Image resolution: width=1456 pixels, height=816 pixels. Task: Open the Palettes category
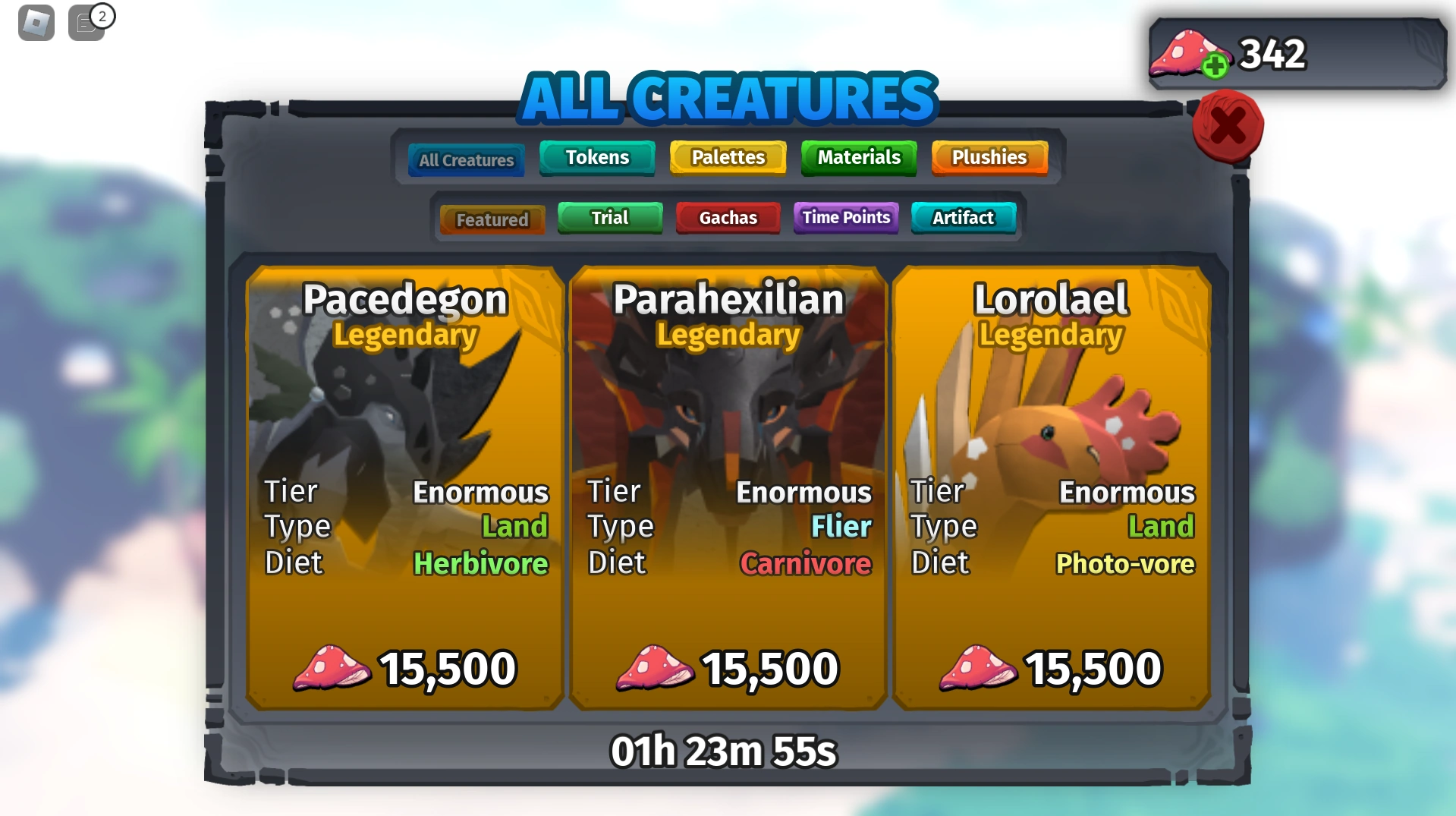tap(727, 158)
